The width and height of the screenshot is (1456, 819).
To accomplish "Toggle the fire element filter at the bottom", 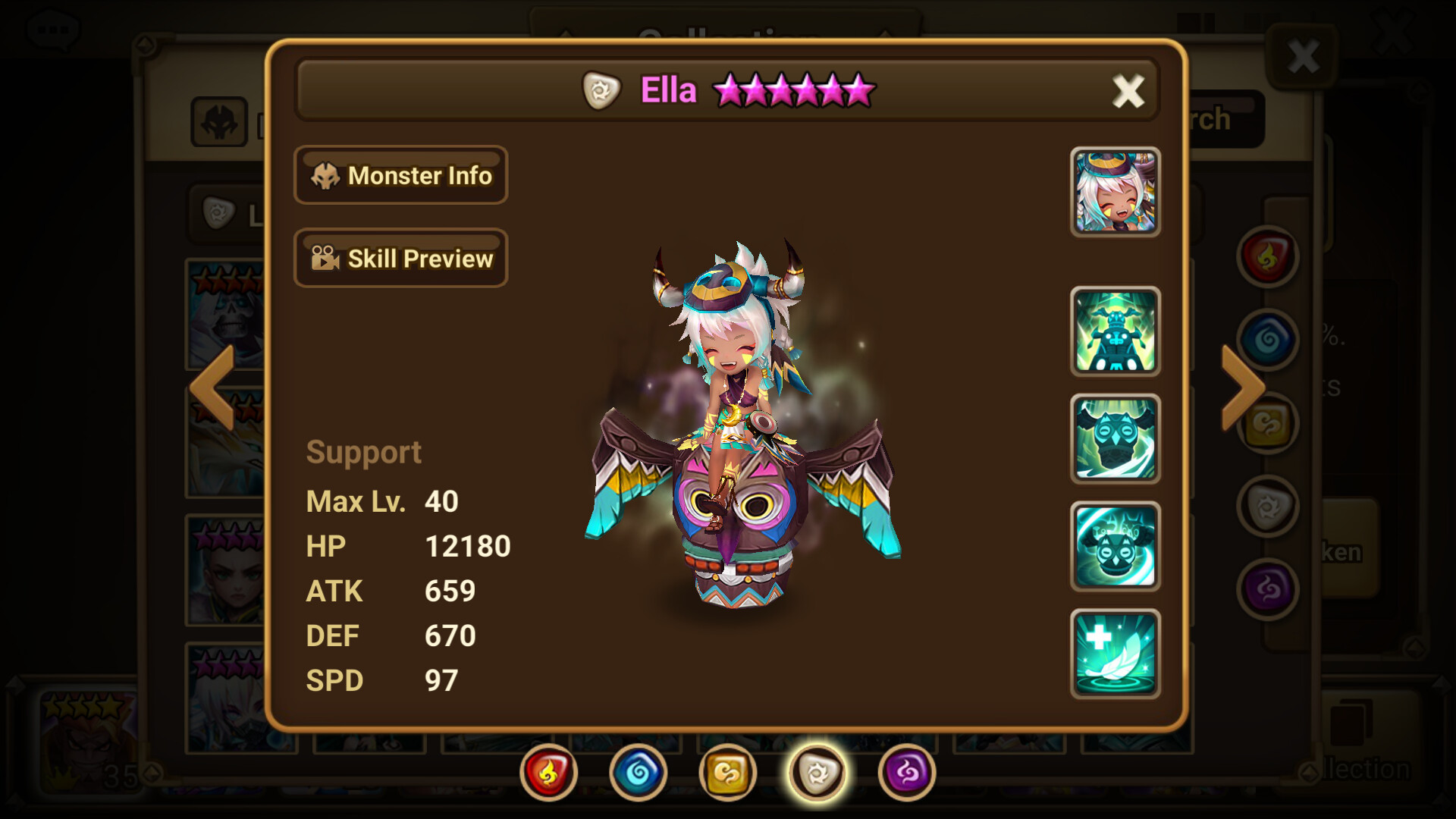I will (x=548, y=770).
